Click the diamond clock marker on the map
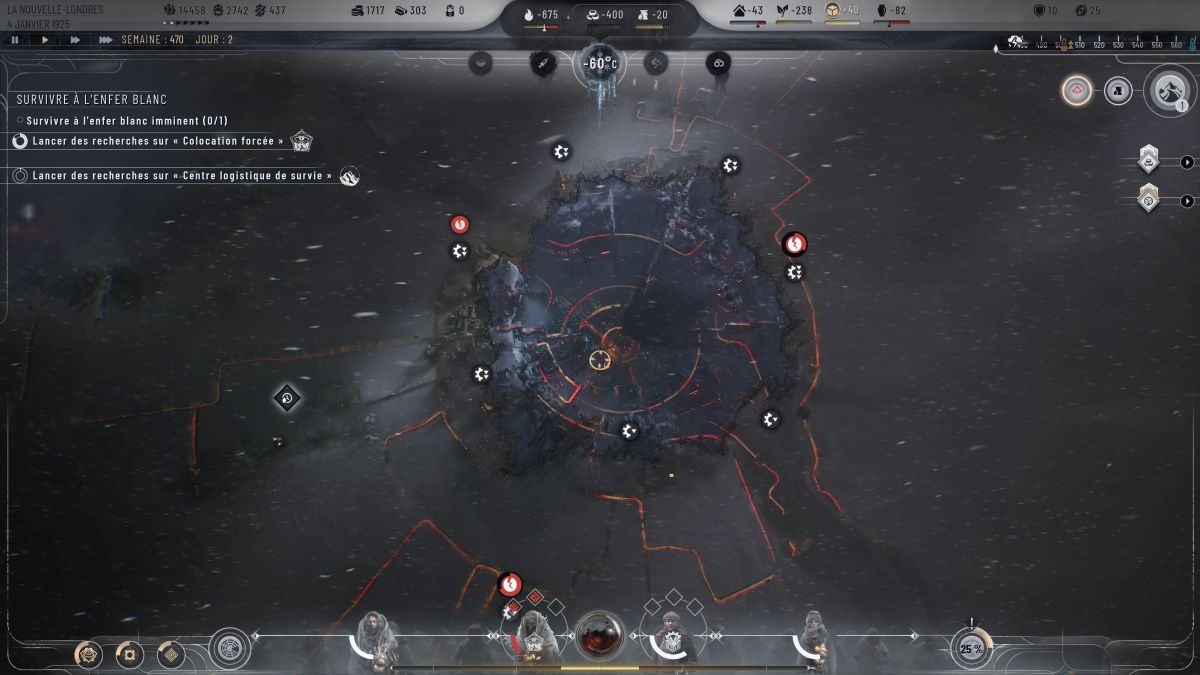The width and height of the screenshot is (1200, 675). pyautogui.click(x=287, y=398)
